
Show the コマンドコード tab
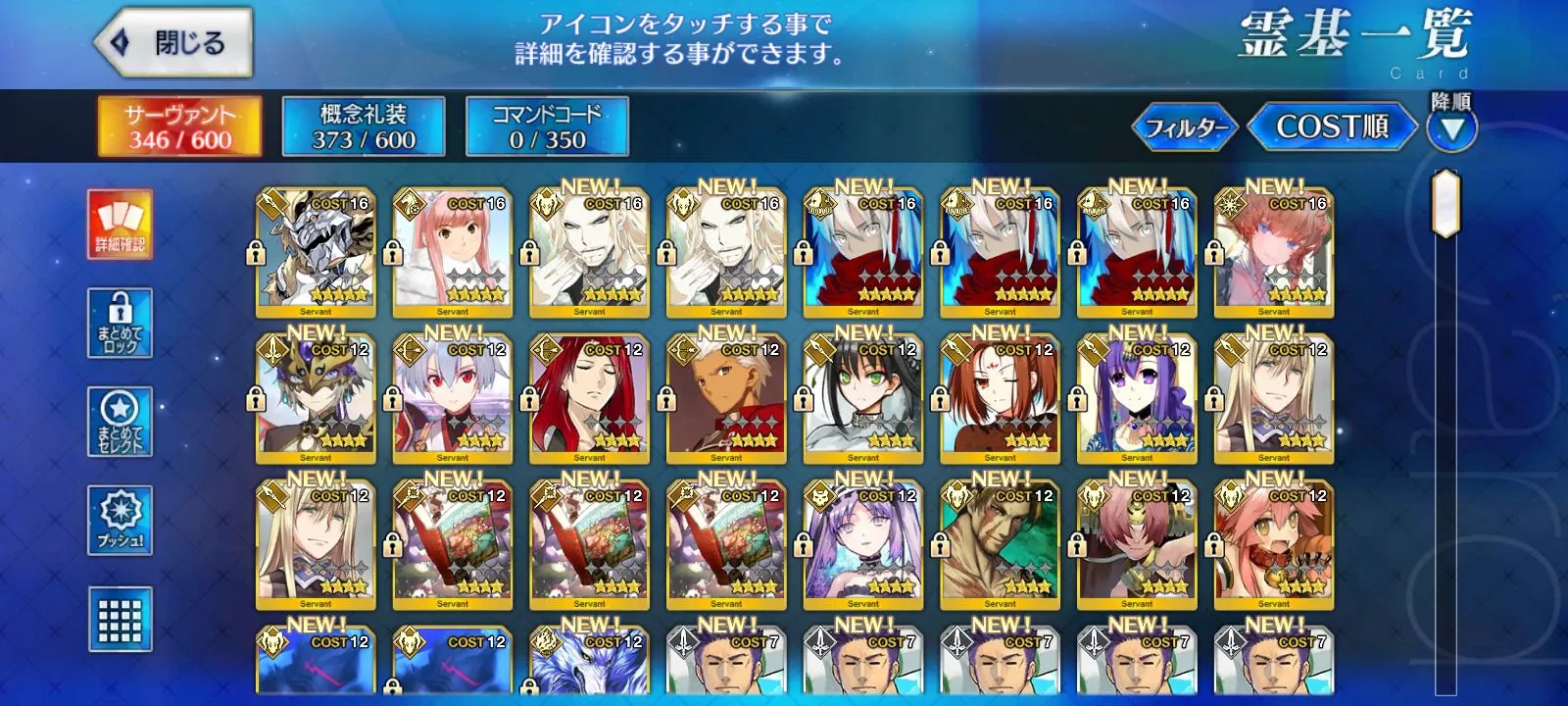[547, 126]
